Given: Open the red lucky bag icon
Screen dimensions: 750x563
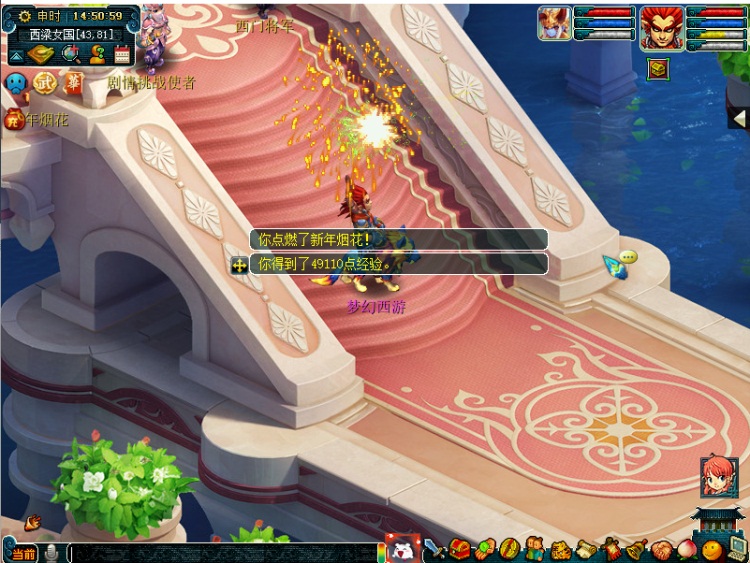Looking at the screenshot, I should coord(14,119).
